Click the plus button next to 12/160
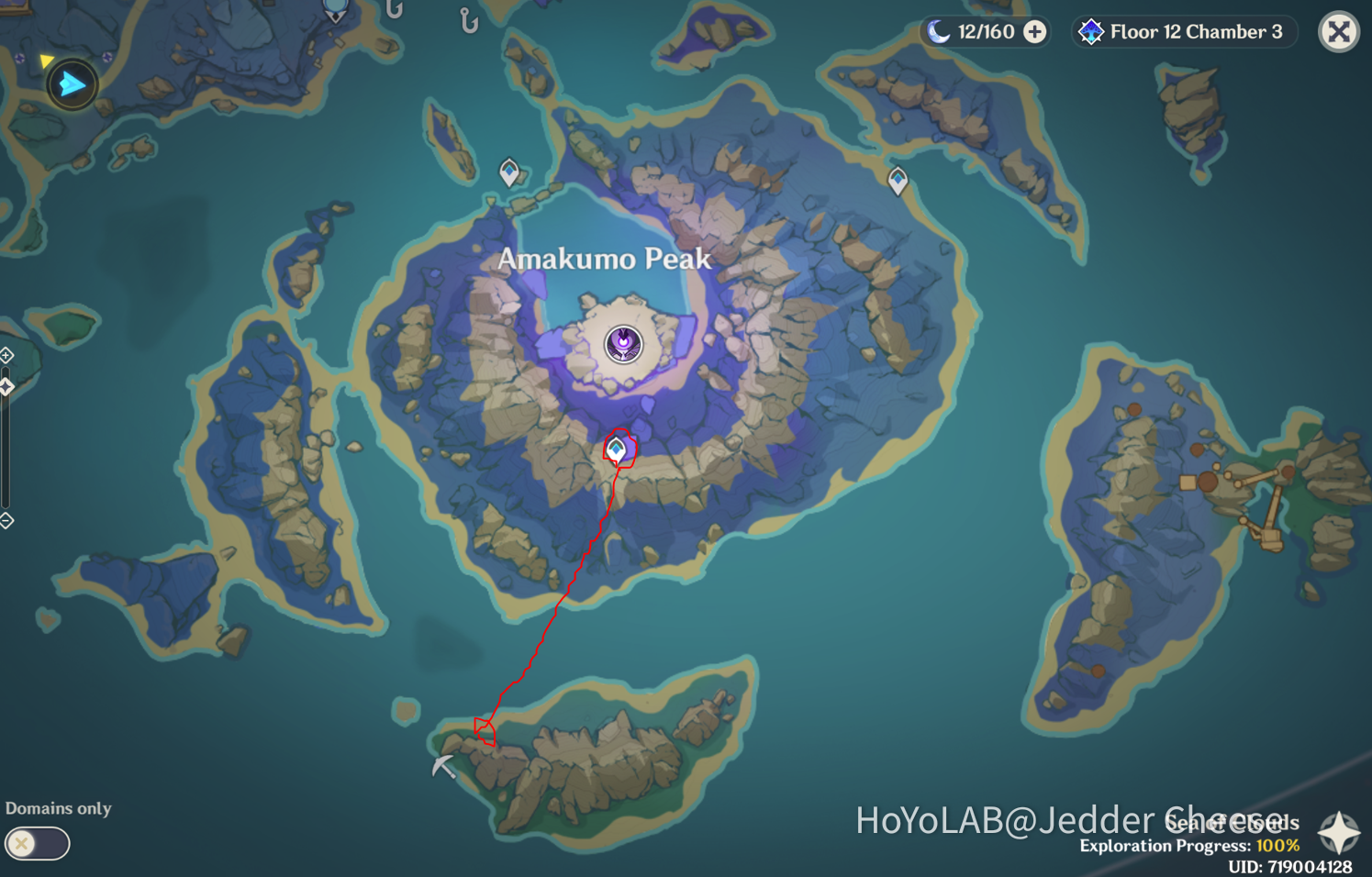The image size is (1372, 877). point(1034,31)
